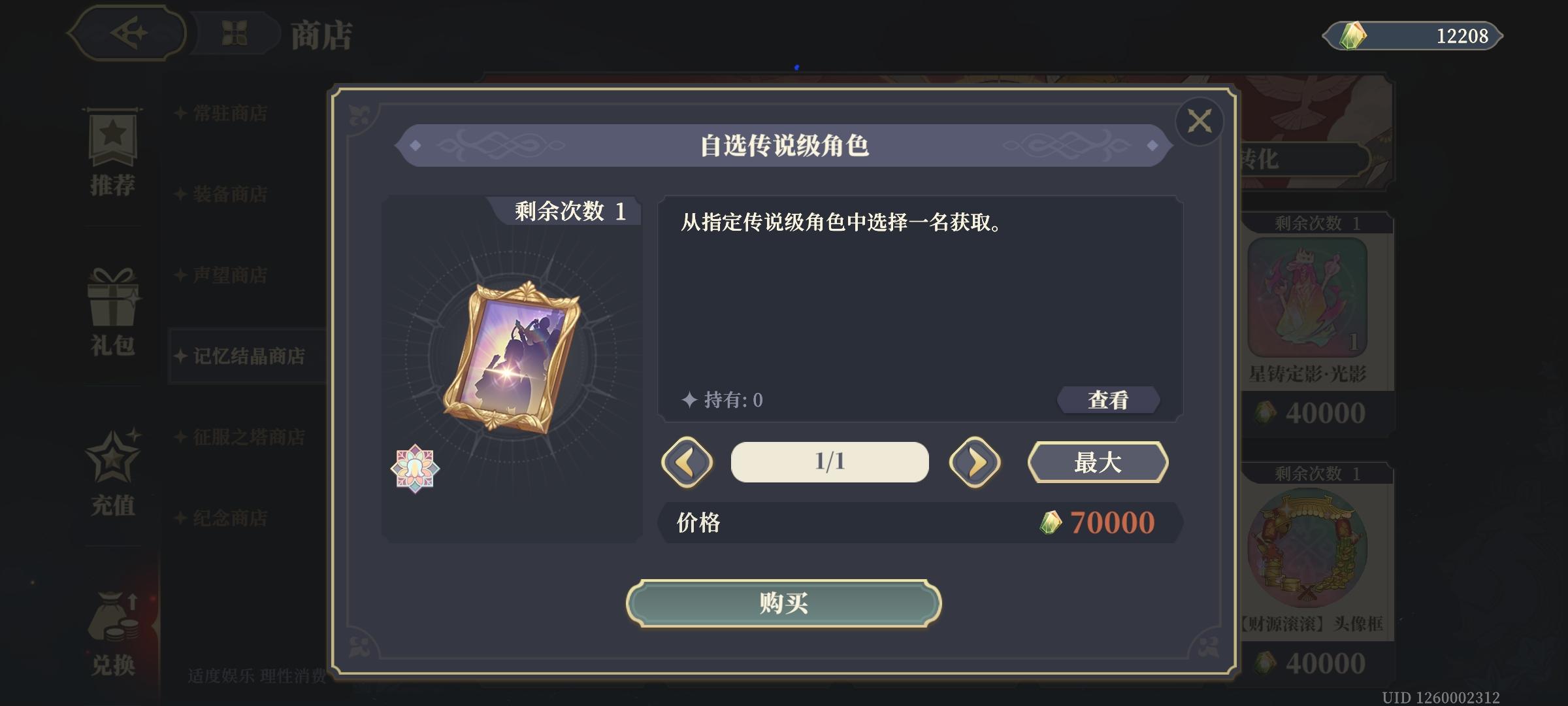Switch to 记忆结晶商店 tab

pyautogui.click(x=248, y=356)
